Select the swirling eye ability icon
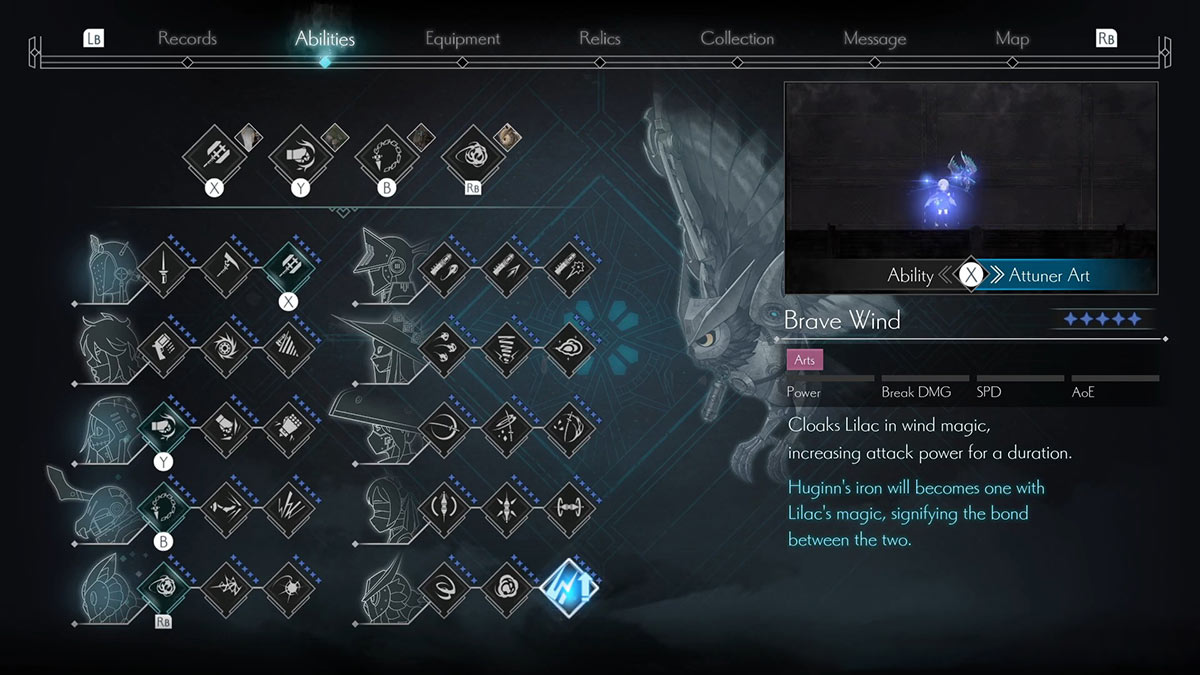Viewport: 1200px width, 675px height. pos(568,349)
